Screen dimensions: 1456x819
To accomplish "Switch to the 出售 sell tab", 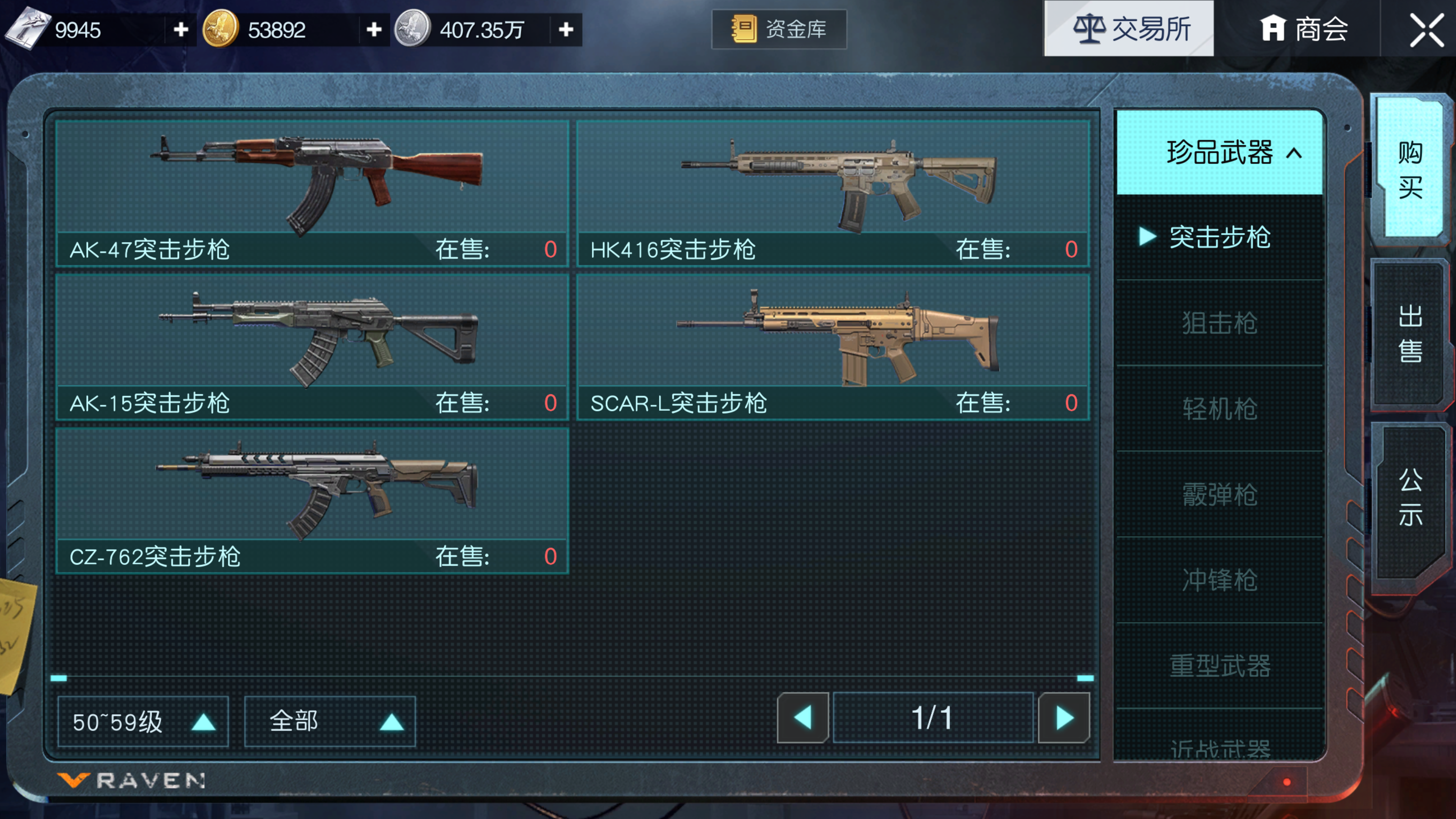I will point(1410,334).
